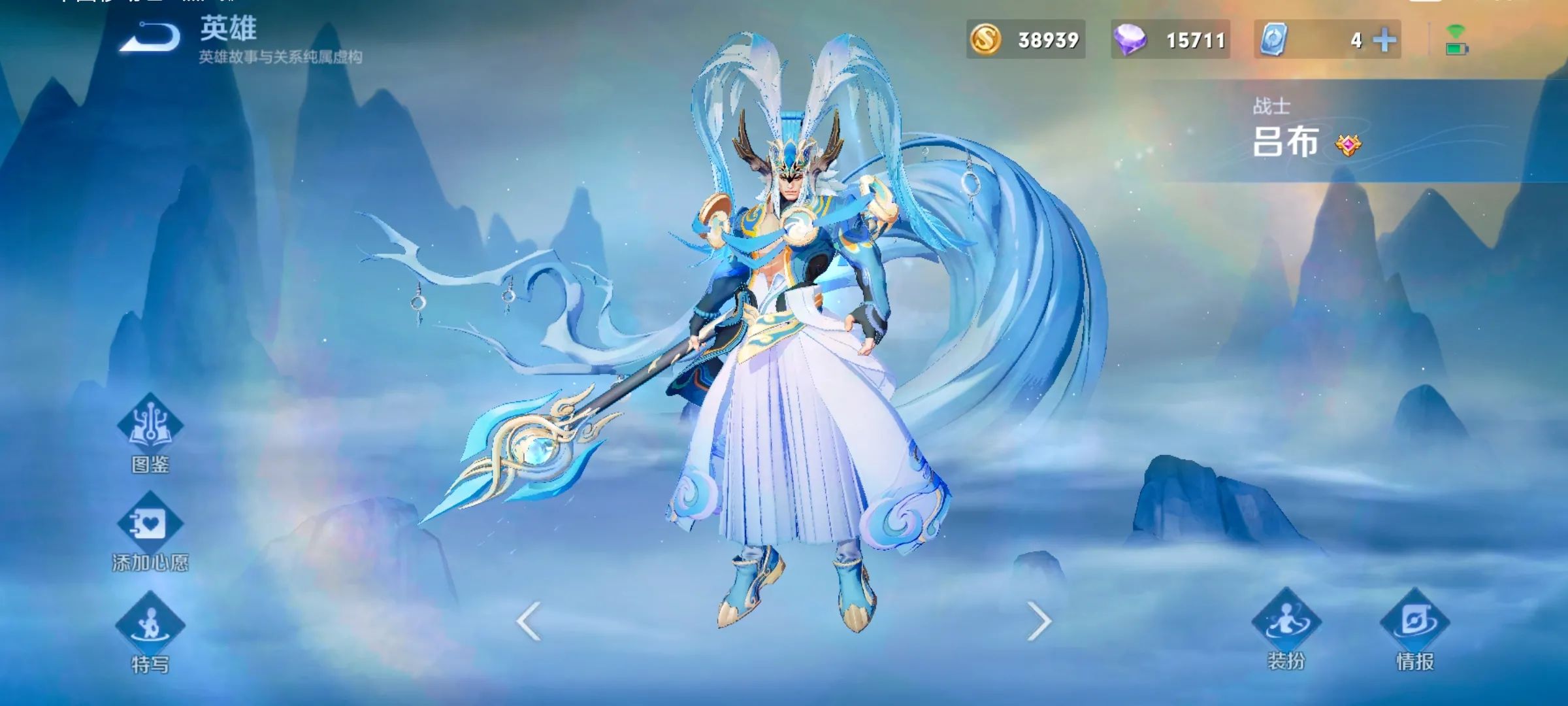Open the 情报 intel panel
Viewport: 1568px width, 706px height.
(x=1415, y=629)
